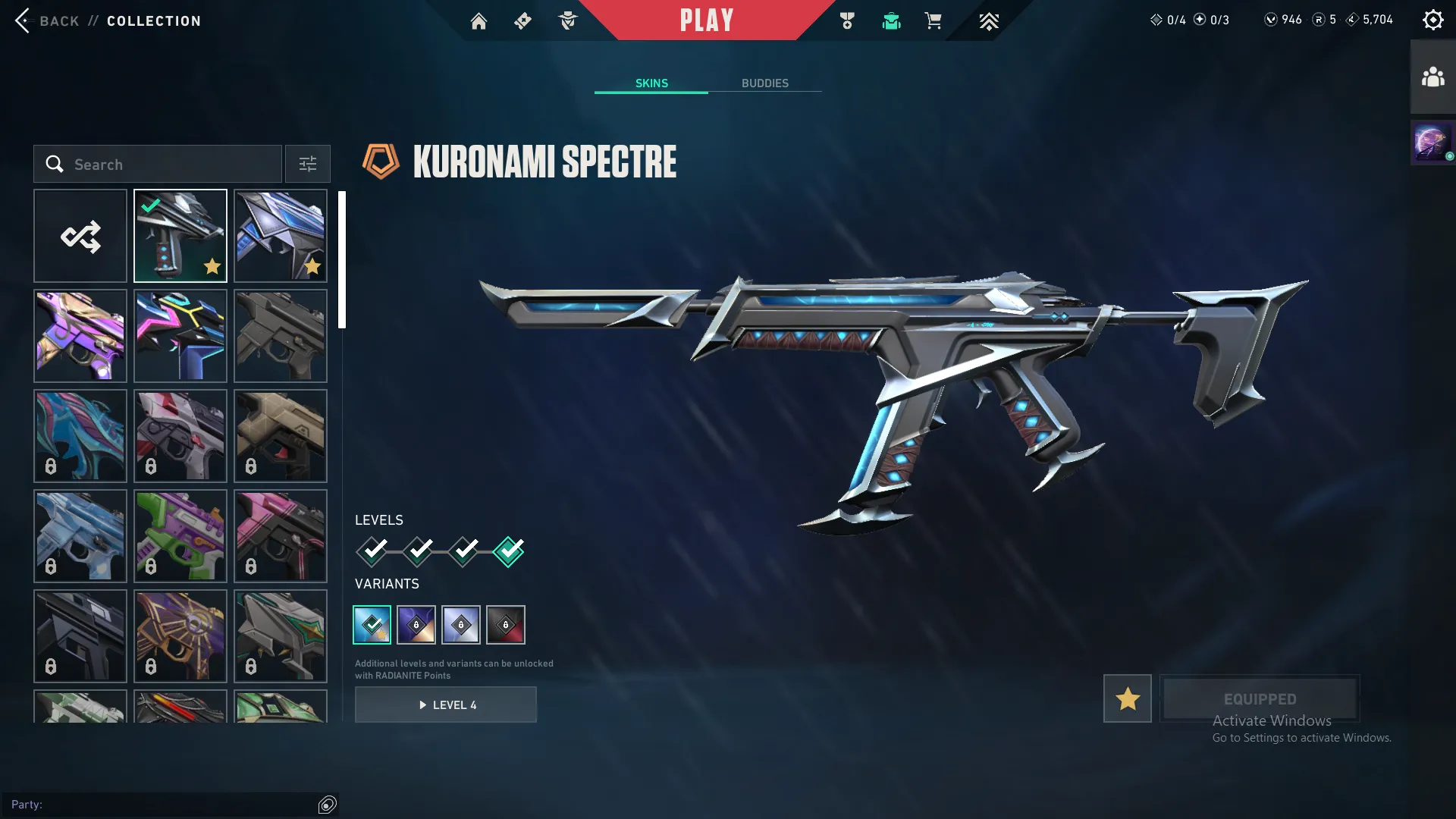Open the filter options beside the search bar
This screenshot has width=1456, height=819.
coord(307,164)
